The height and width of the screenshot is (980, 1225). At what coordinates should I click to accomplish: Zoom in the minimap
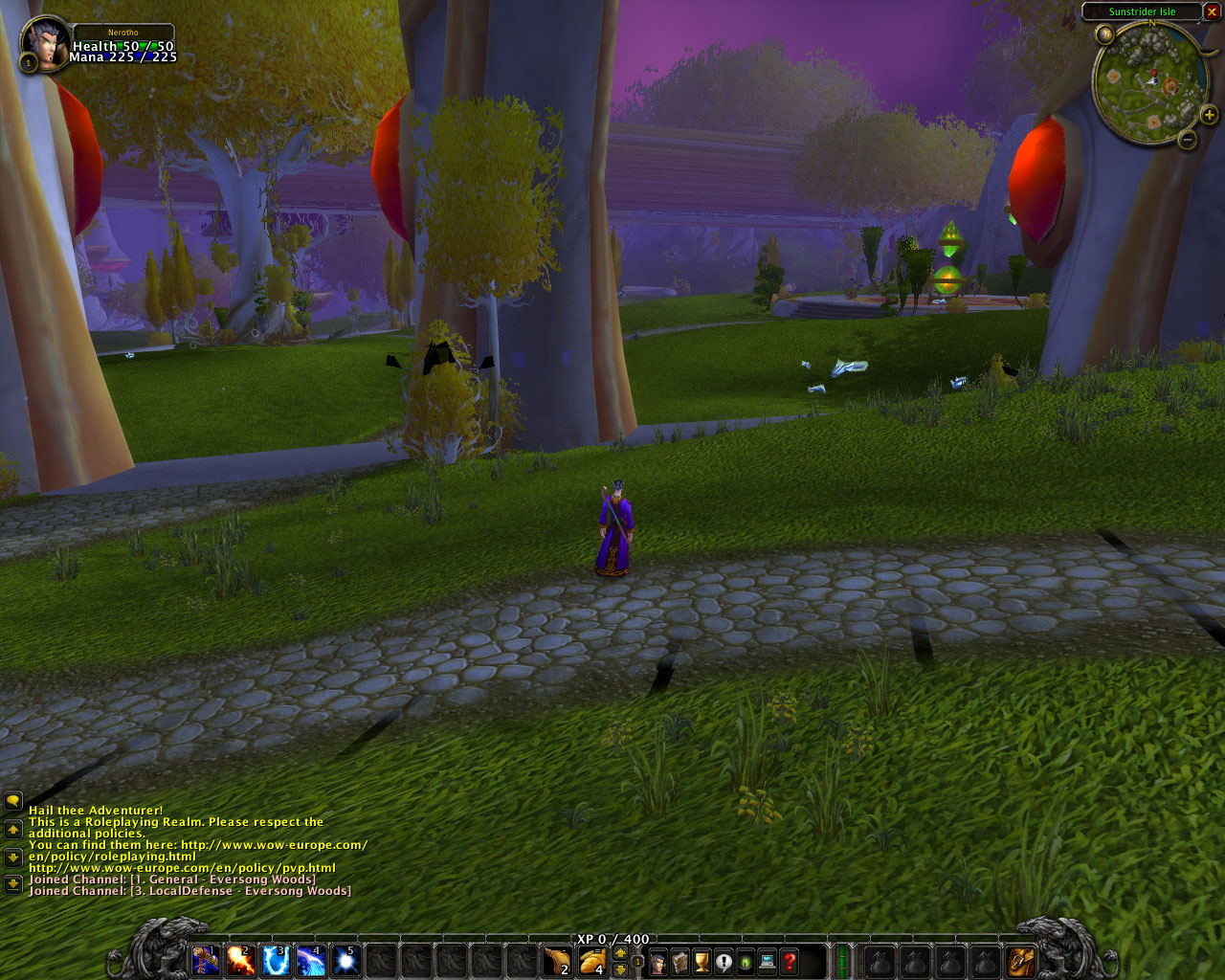click(x=1210, y=116)
